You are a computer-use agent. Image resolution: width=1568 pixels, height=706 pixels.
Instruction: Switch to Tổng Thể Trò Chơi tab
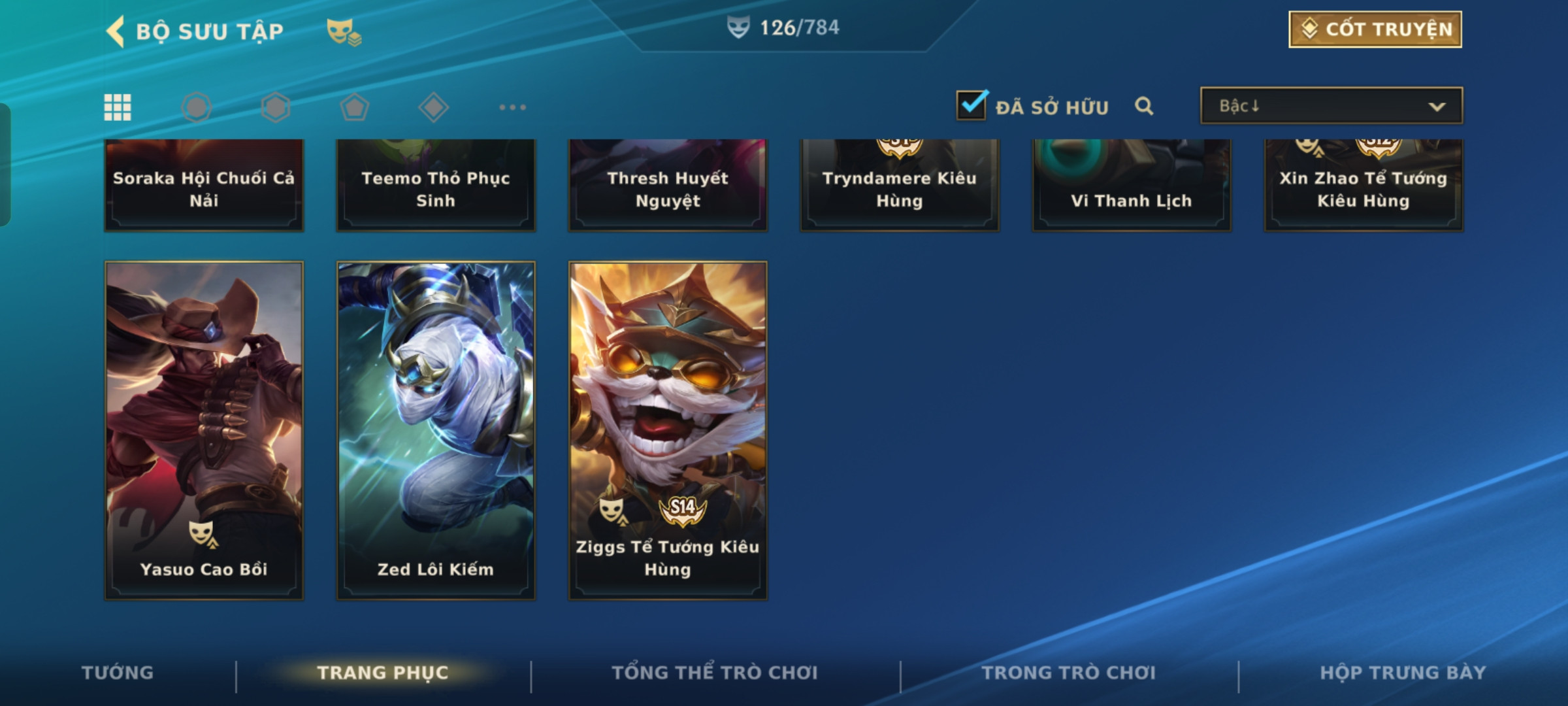(x=715, y=673)
